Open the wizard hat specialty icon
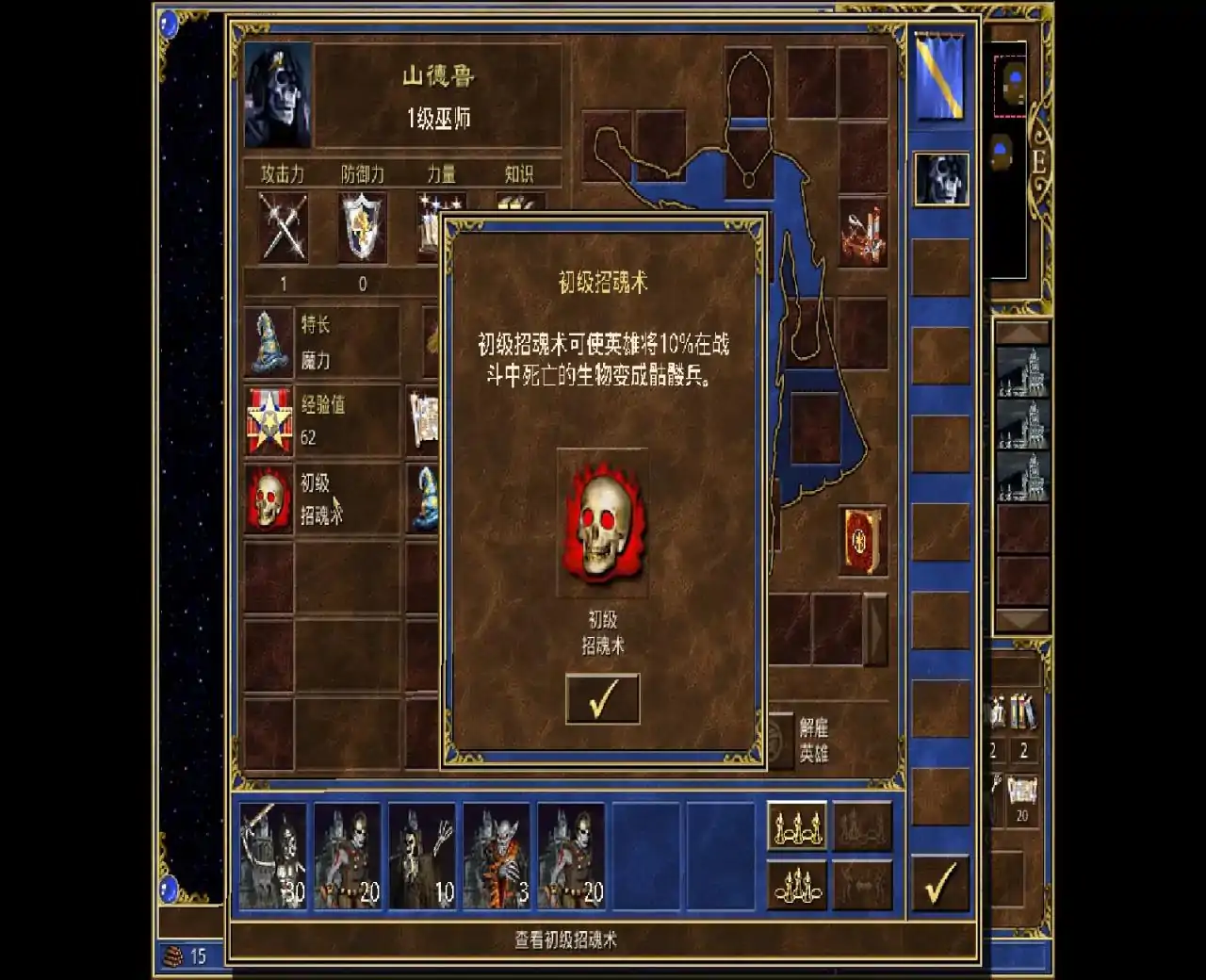The width and height of the screenshot is (1206, 980). point(269,341)
